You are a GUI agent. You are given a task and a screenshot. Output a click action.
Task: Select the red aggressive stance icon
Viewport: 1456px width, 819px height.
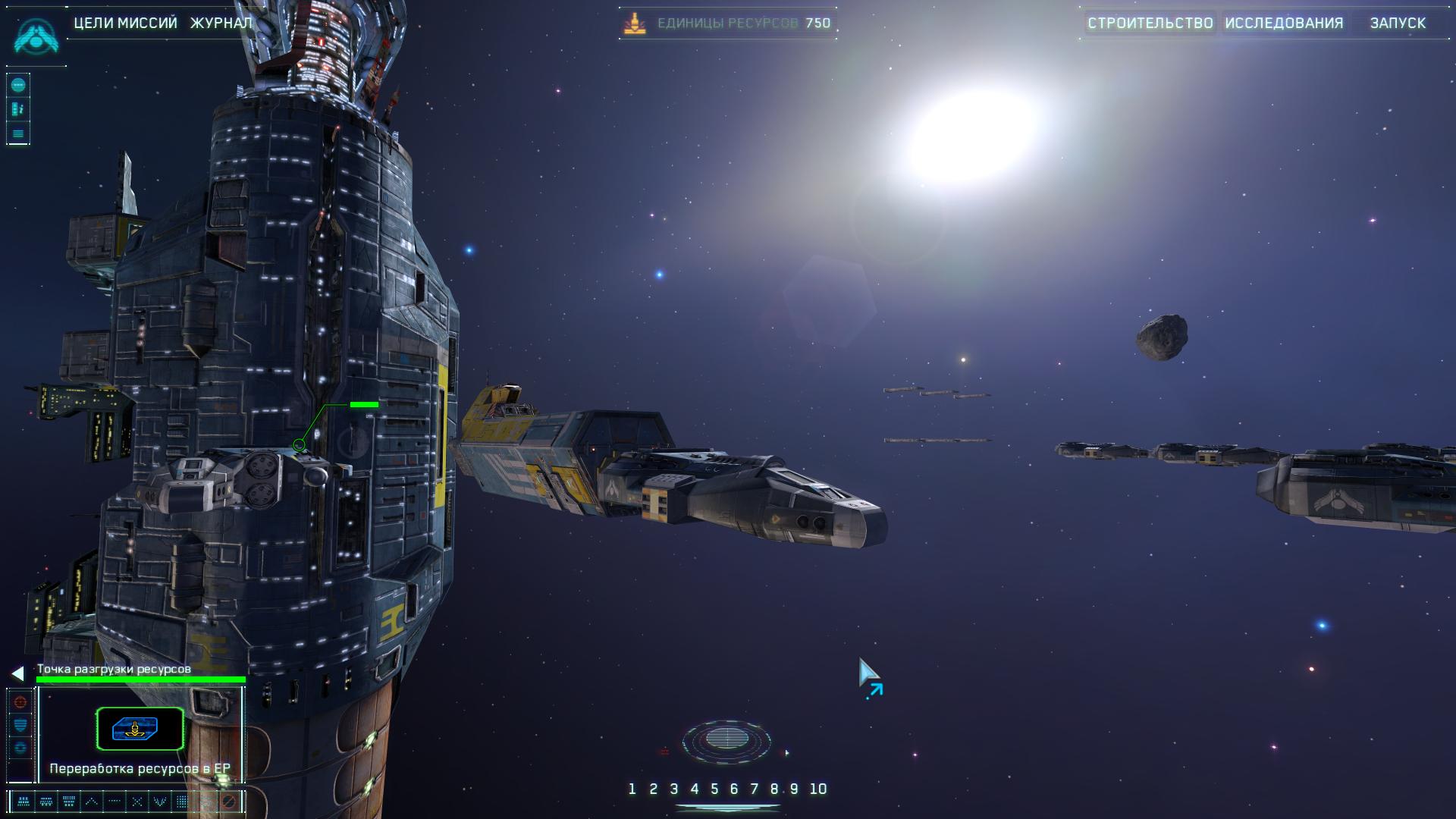[x=20, y=702]
